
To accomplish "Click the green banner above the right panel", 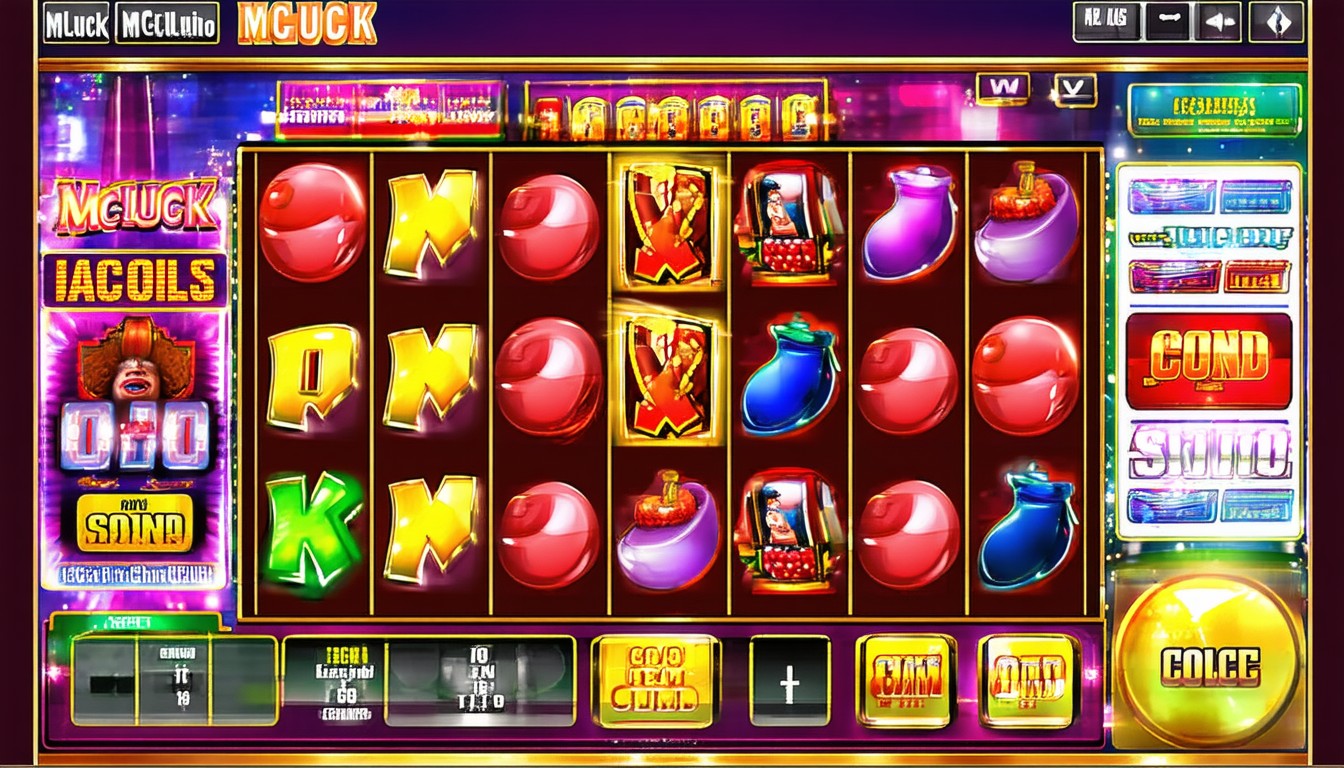I will pyautogui.click(x=1214, y=109).
